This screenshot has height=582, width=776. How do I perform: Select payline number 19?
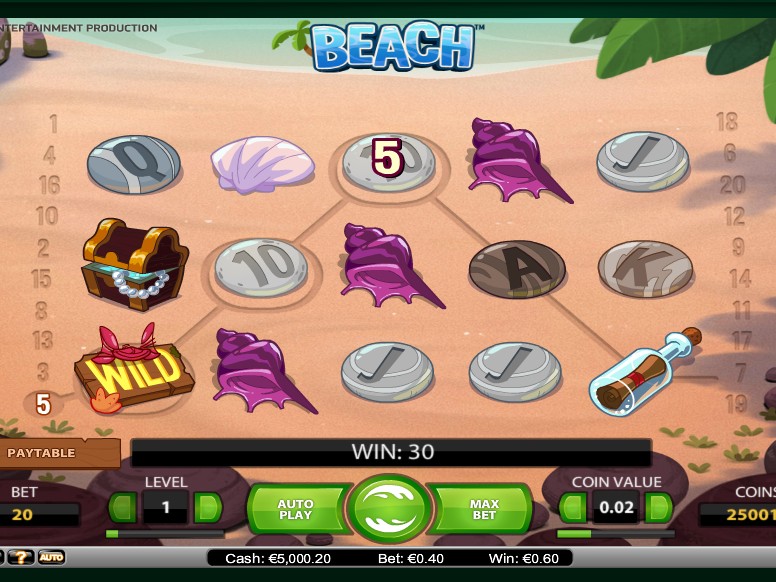click(736, 404)
